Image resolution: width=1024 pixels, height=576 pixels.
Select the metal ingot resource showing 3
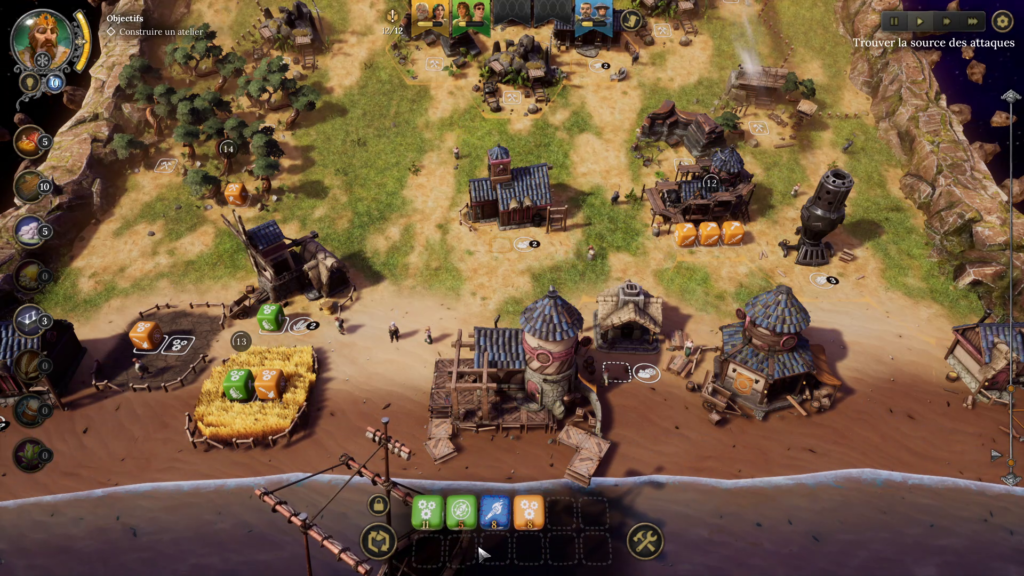pos(29,321)
